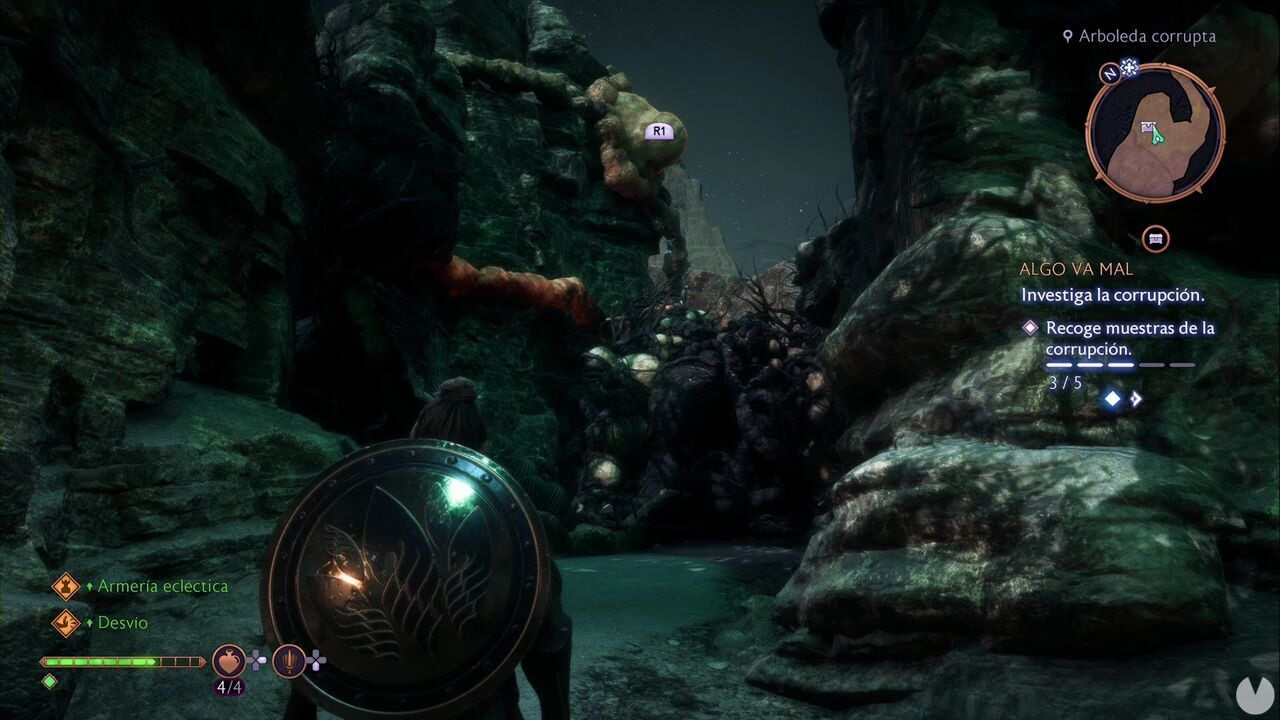Click the snowflake marker on the minimap edge

(x=1128, y=69)
